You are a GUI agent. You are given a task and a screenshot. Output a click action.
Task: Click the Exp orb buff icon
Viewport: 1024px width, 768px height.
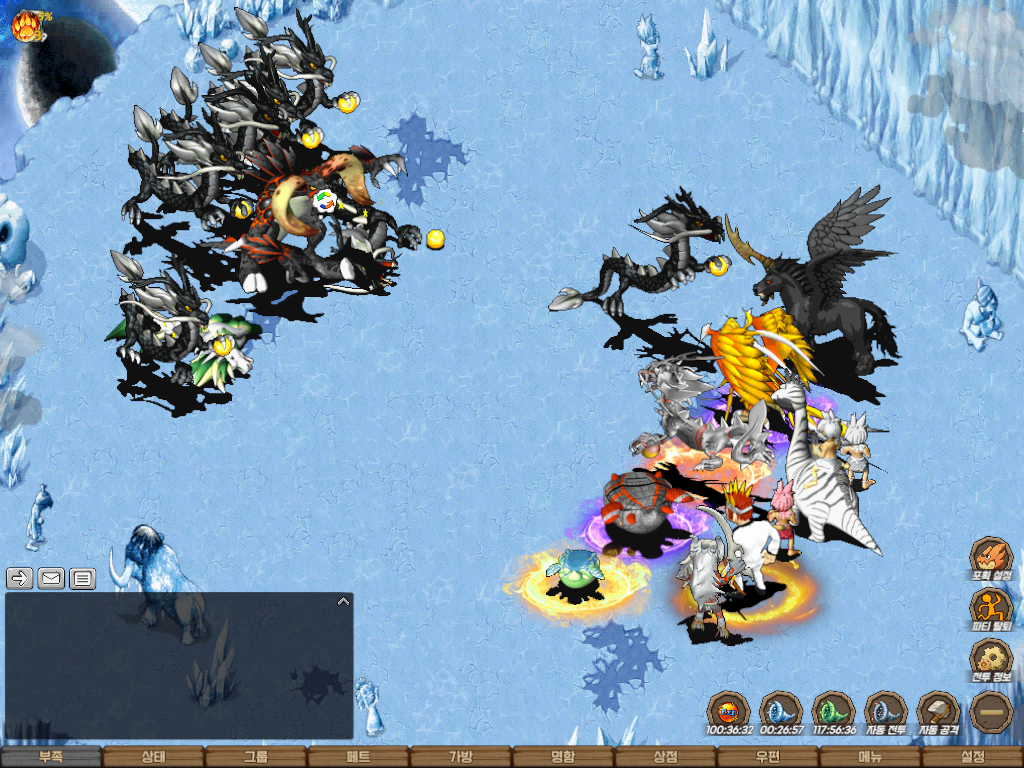728,712
